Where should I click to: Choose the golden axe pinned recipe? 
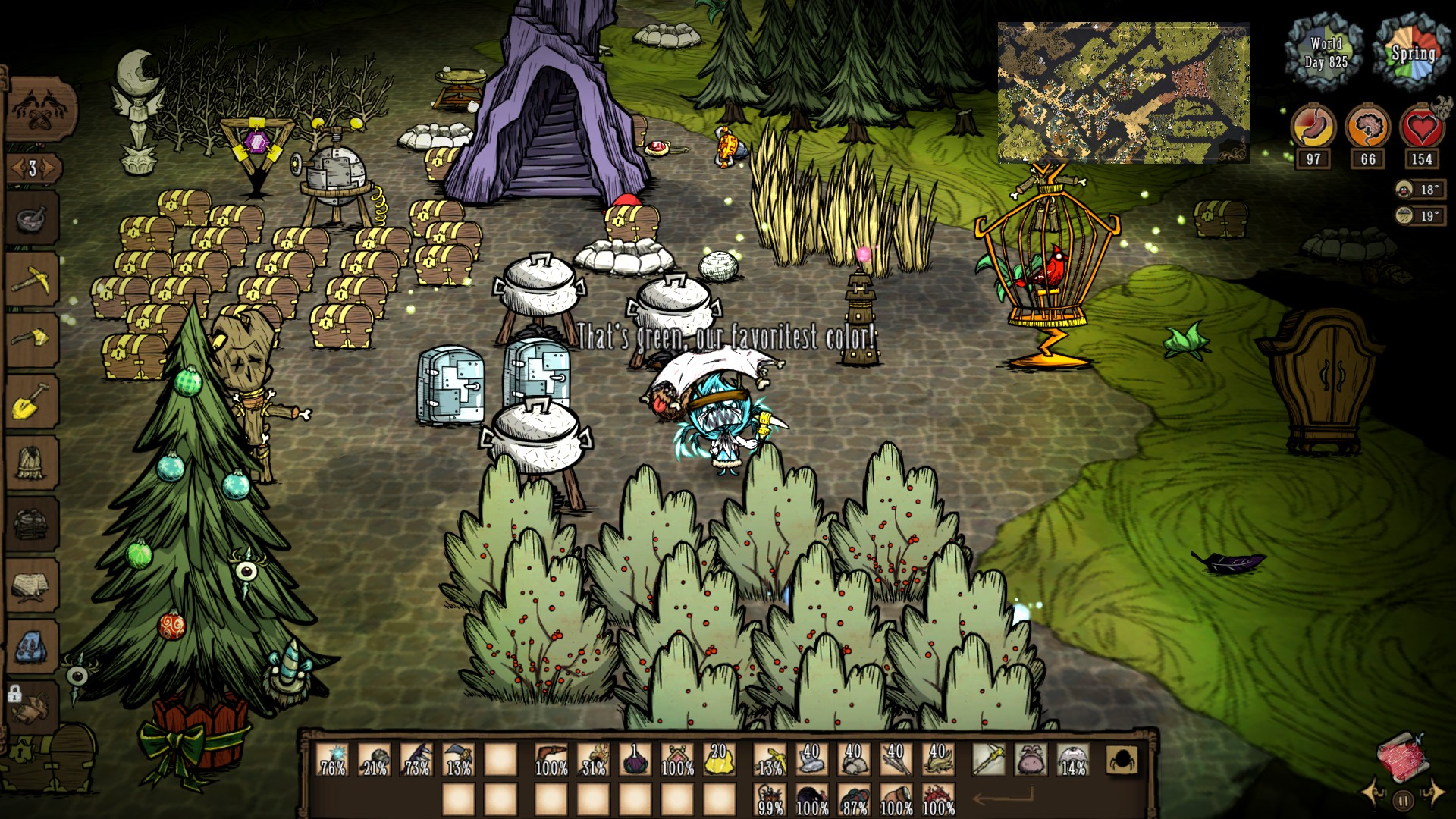[32, 339]
